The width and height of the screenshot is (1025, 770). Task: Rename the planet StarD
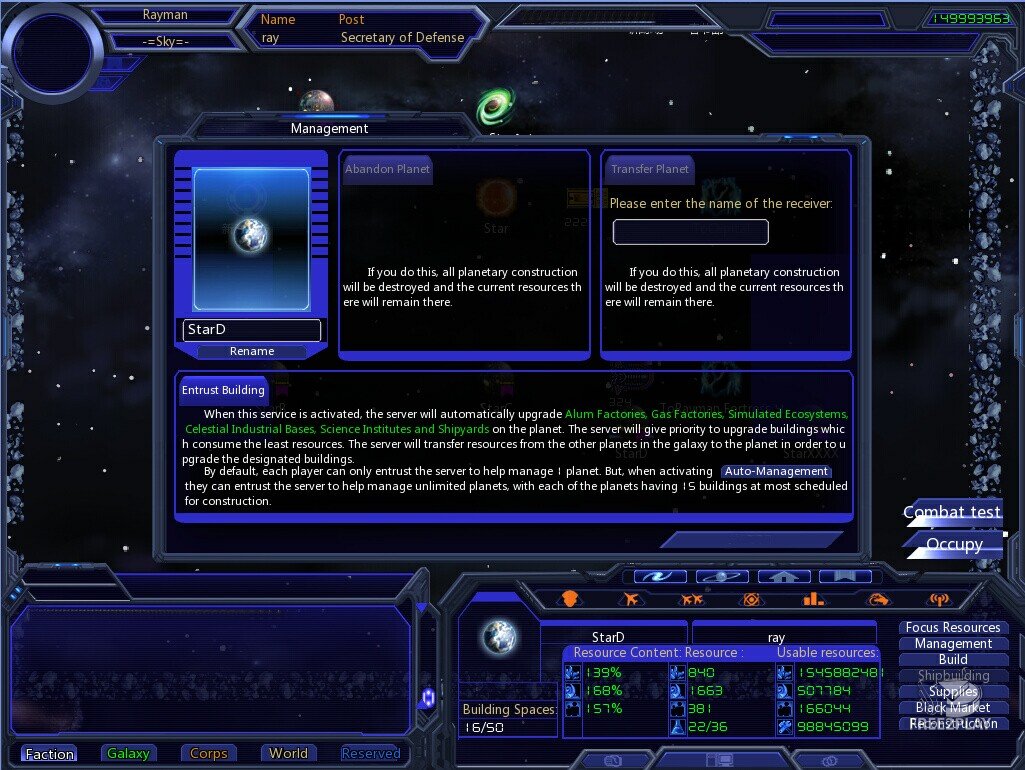click(x=252, y=351)
